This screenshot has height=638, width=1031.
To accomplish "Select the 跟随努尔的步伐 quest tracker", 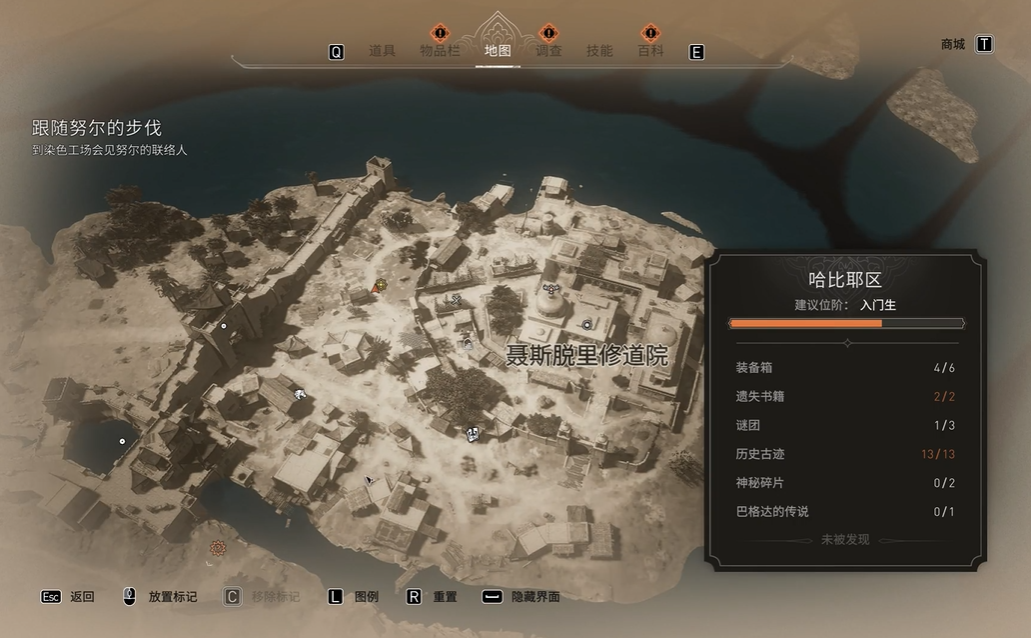I will [x=96, y=128].
